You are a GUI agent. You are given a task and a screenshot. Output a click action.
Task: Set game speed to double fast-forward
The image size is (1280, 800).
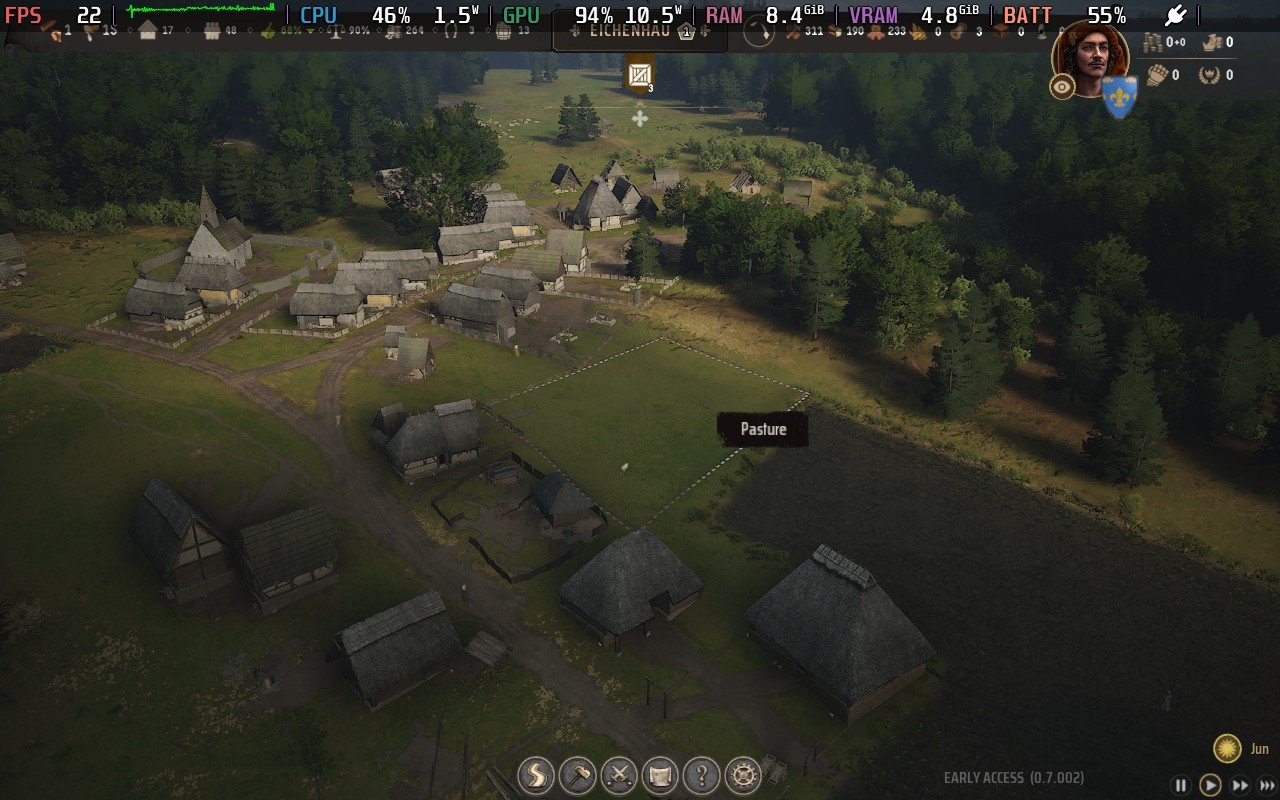pos(1241,785)
